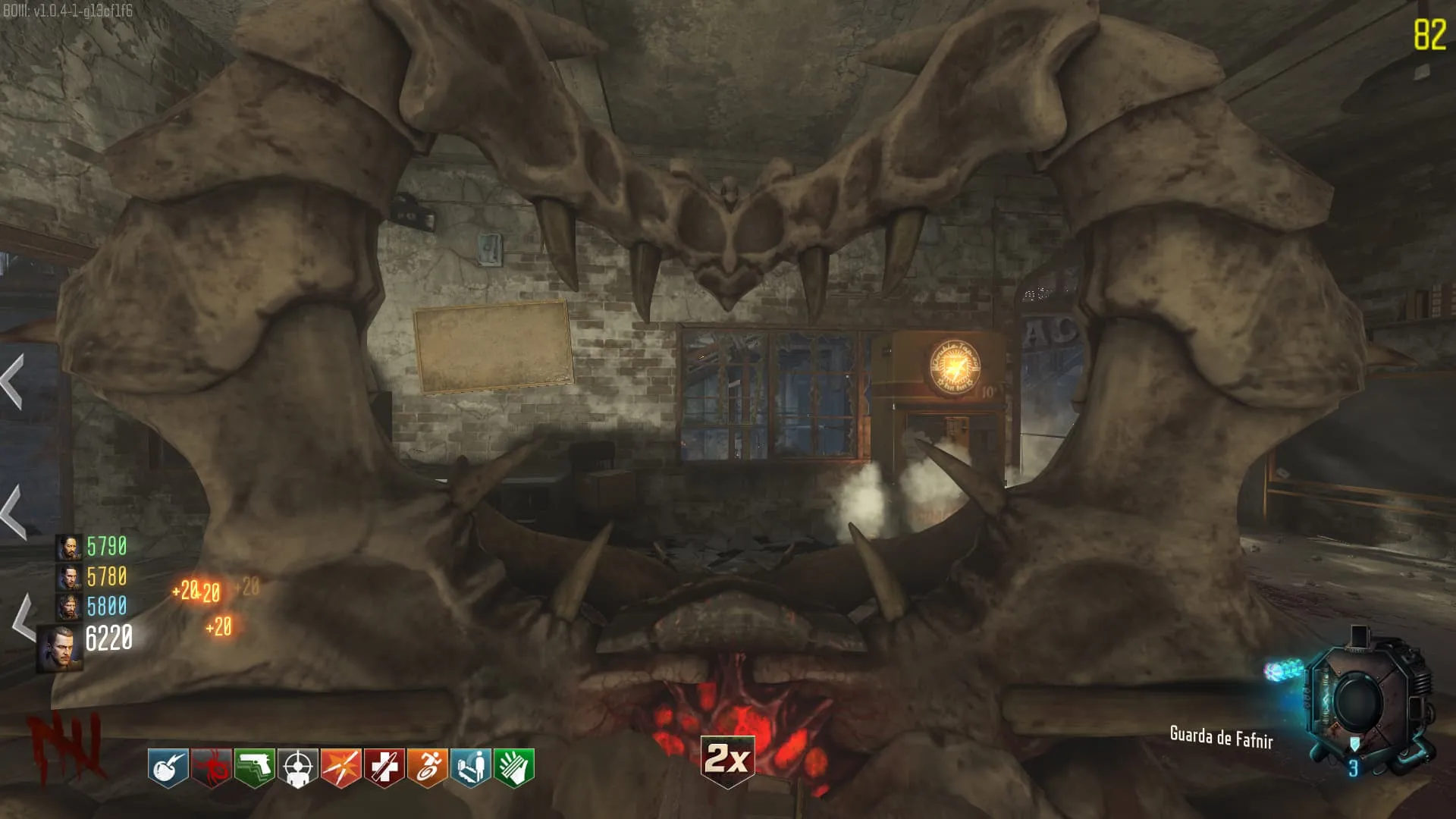Click the green pistol Mule Kick perk
The height and width of the screenshot is (819, 1456).
254,767
